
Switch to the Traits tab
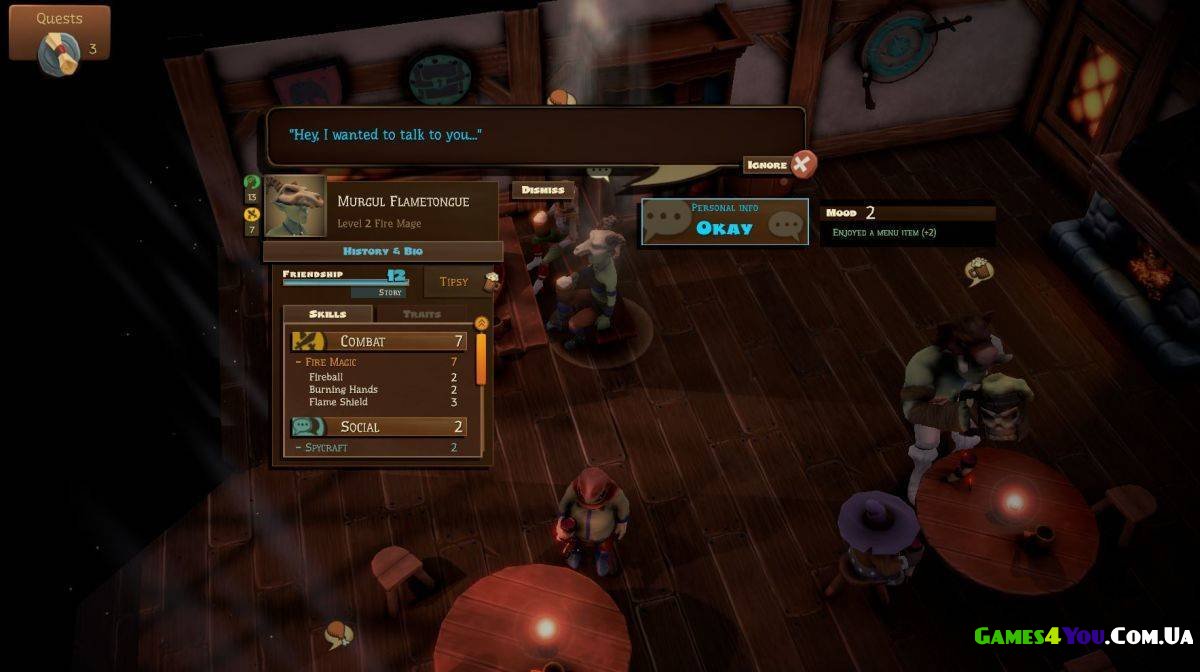[x=421, y=314]
